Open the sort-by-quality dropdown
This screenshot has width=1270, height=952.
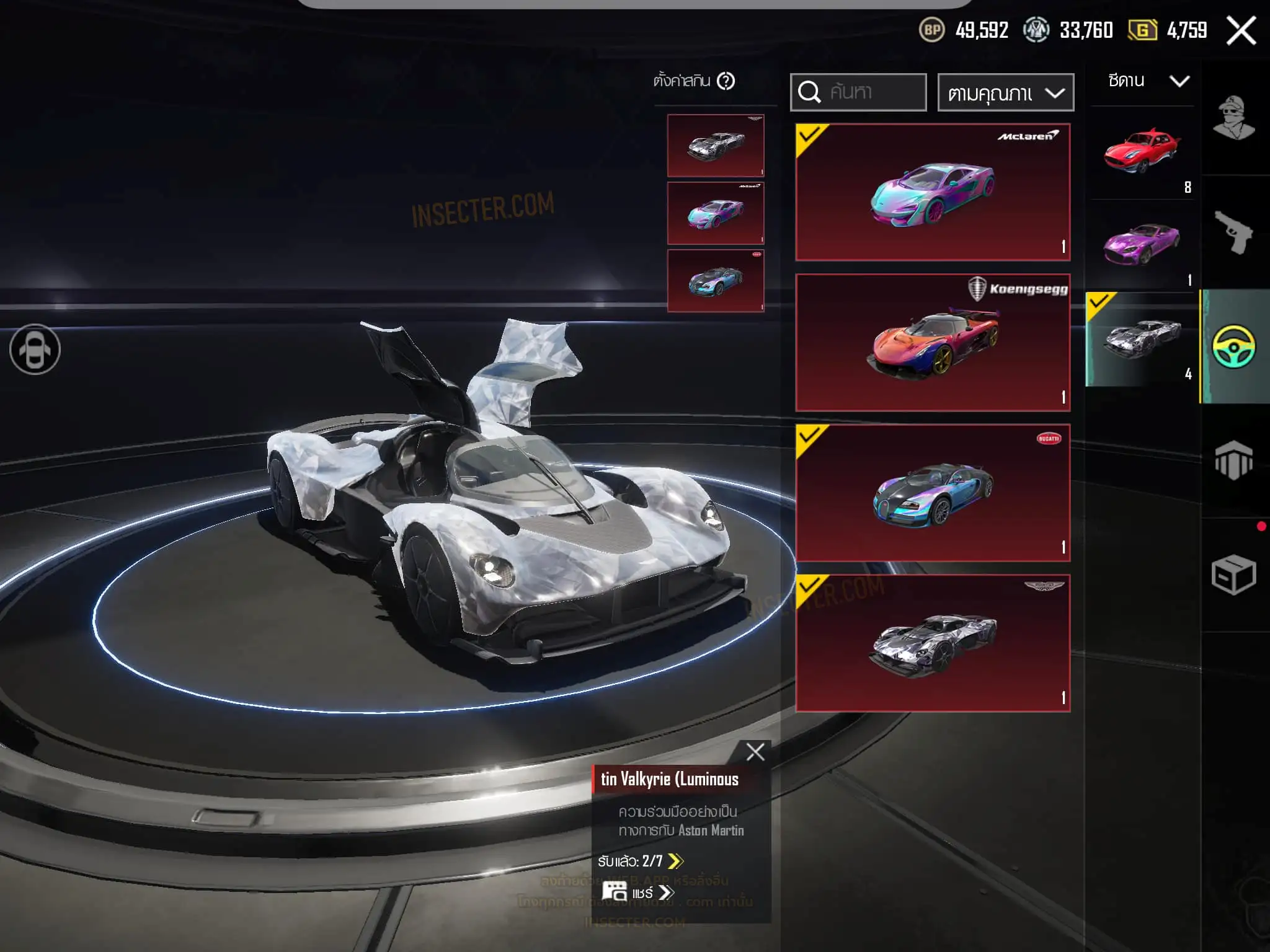1005,93
